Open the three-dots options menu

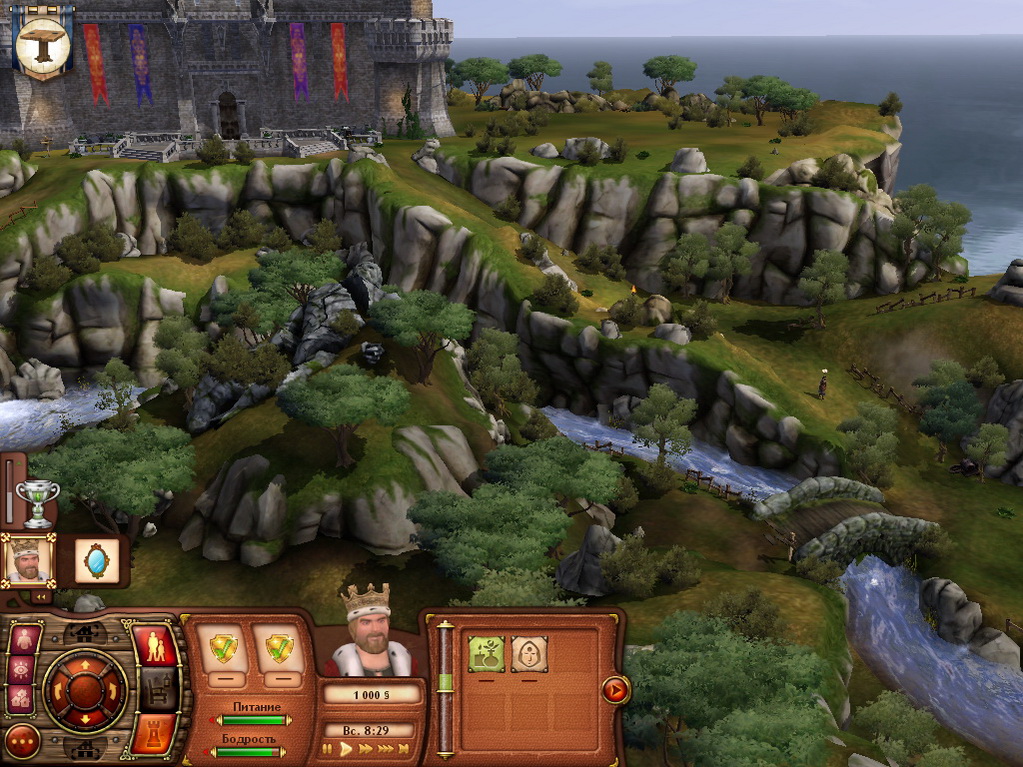(22, 742)
